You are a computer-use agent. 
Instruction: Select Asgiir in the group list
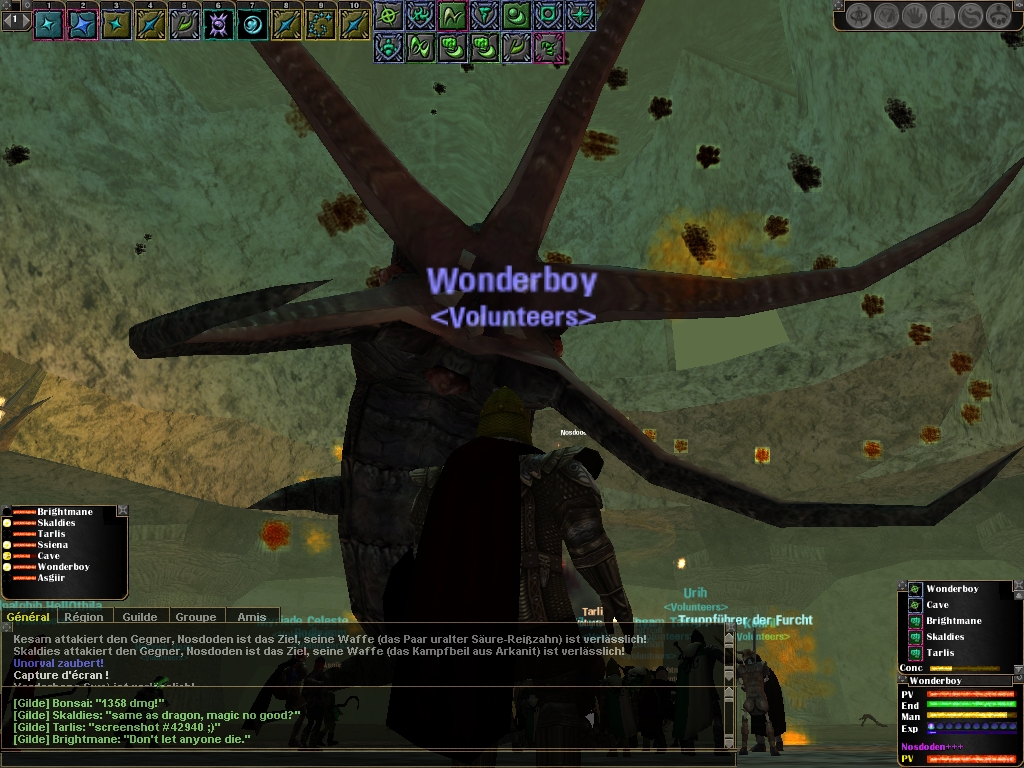[x=51, y=578]
